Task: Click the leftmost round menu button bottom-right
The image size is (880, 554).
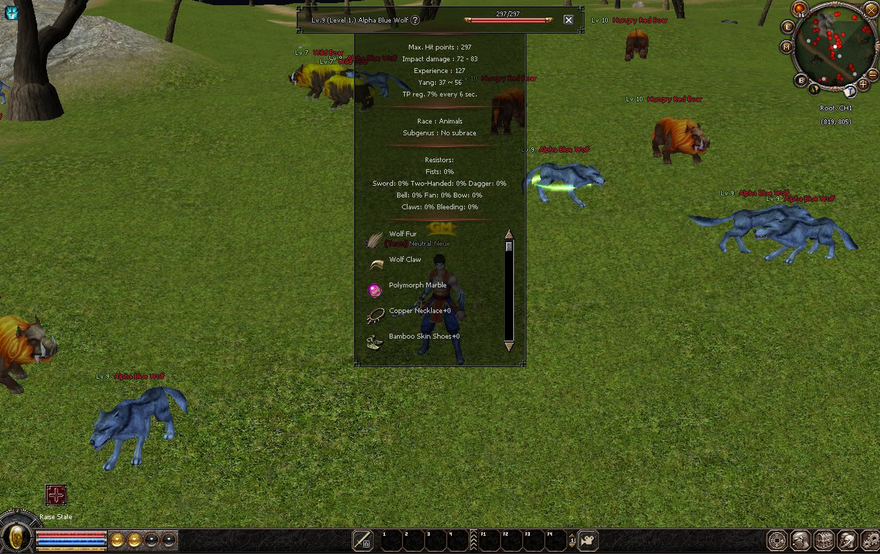Action: [x=776, y=540]
